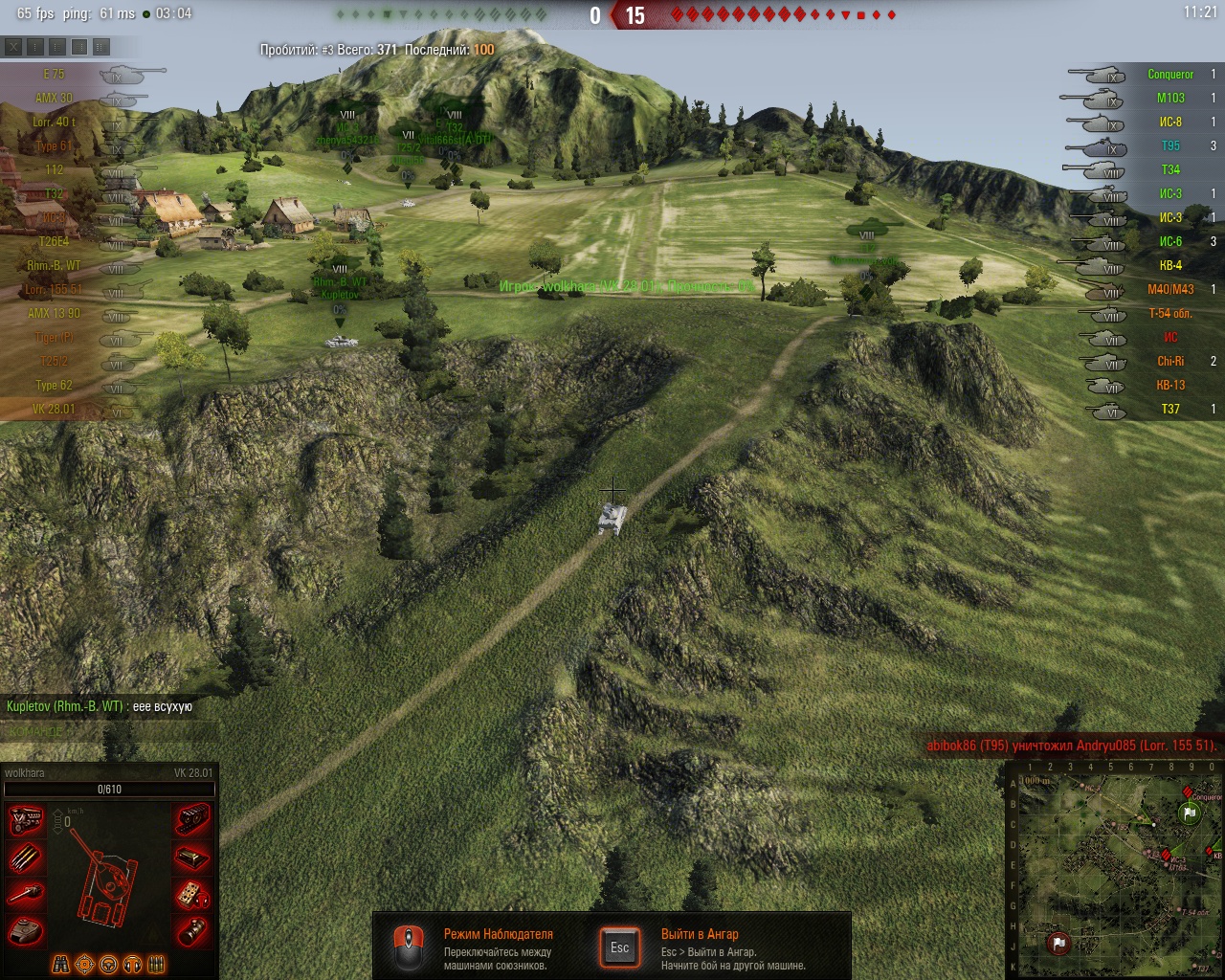Select the steering wheel driver icon

(x=108, y=964)
